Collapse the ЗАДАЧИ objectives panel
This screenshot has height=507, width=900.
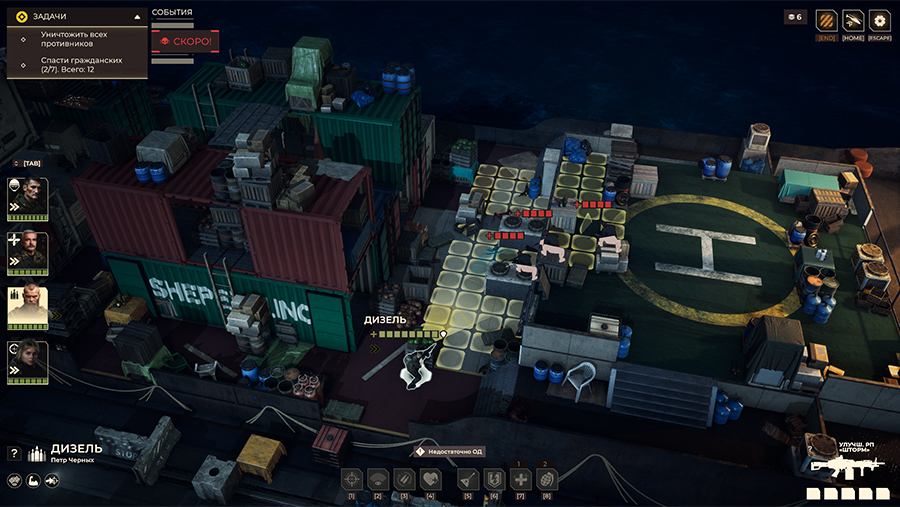pos(137,16)
